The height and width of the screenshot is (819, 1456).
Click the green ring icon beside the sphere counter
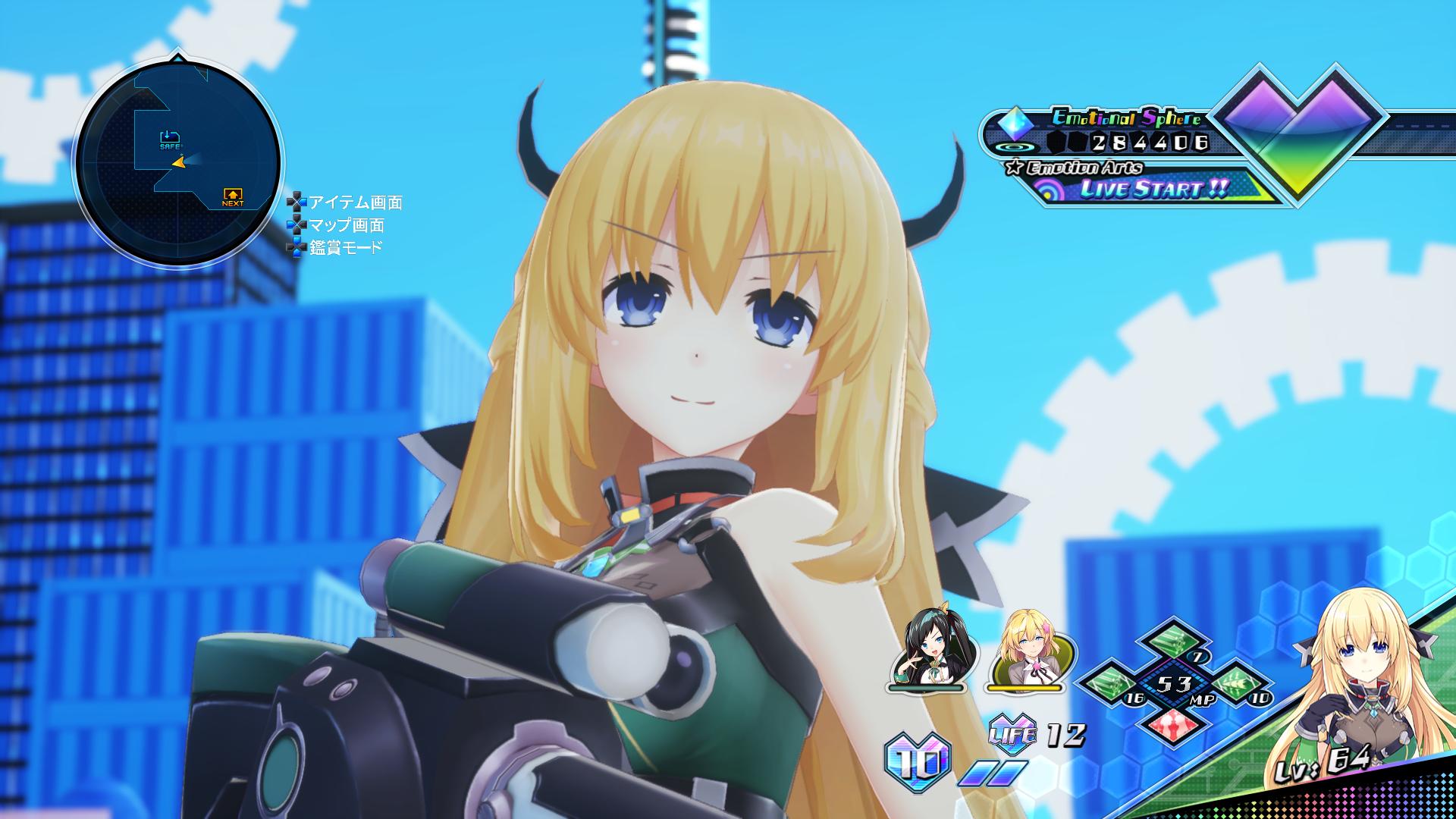point(1015,146)
